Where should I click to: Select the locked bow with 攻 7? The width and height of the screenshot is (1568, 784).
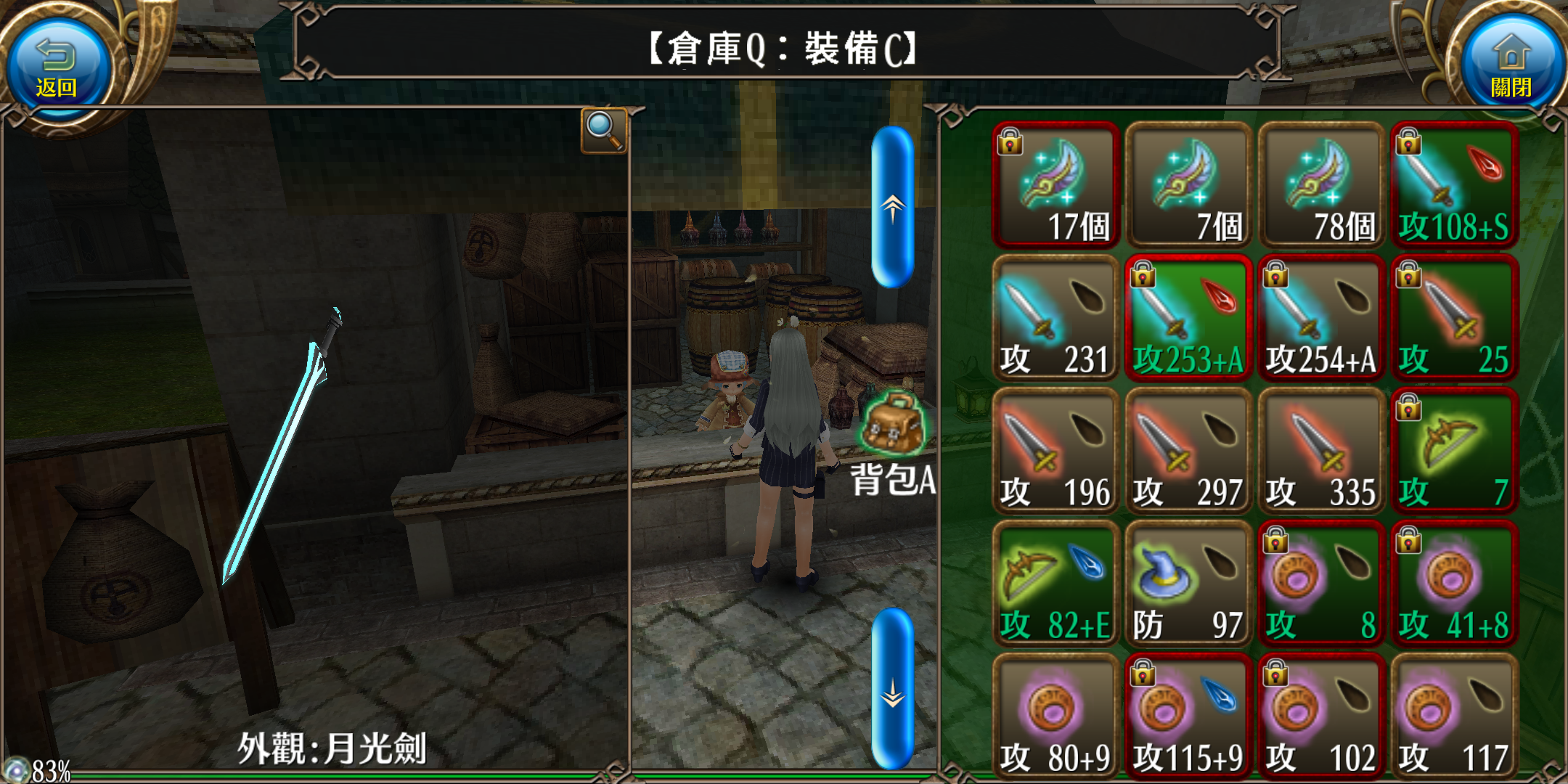coord(1455,451)
